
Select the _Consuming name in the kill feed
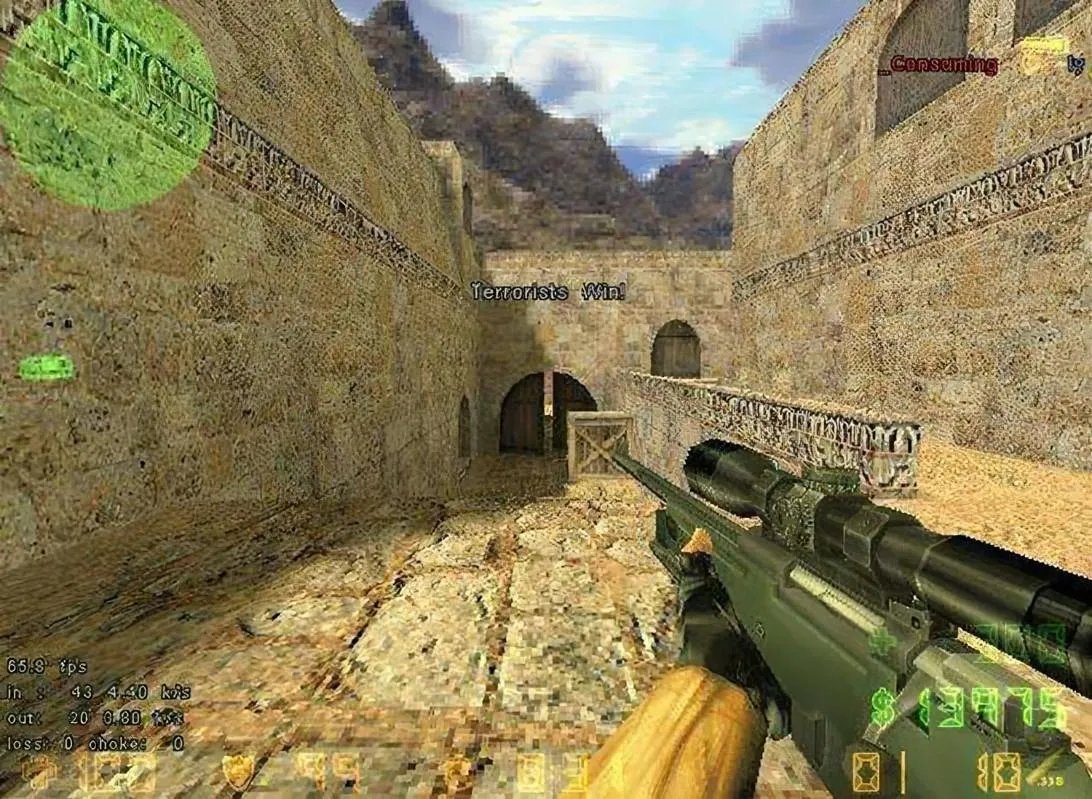[x=938, y=66]
